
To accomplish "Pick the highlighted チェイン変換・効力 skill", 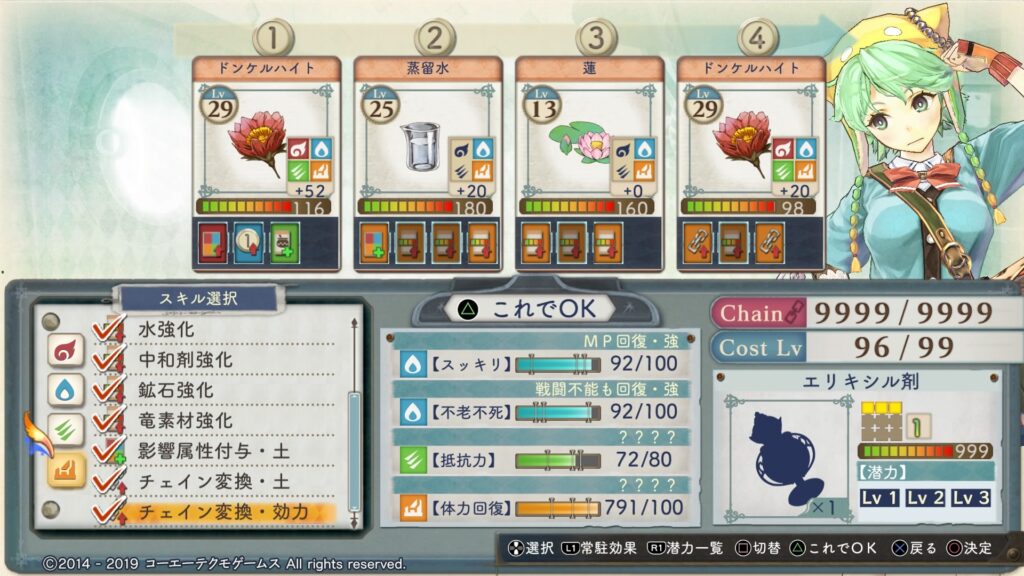I will pos(221,512).
